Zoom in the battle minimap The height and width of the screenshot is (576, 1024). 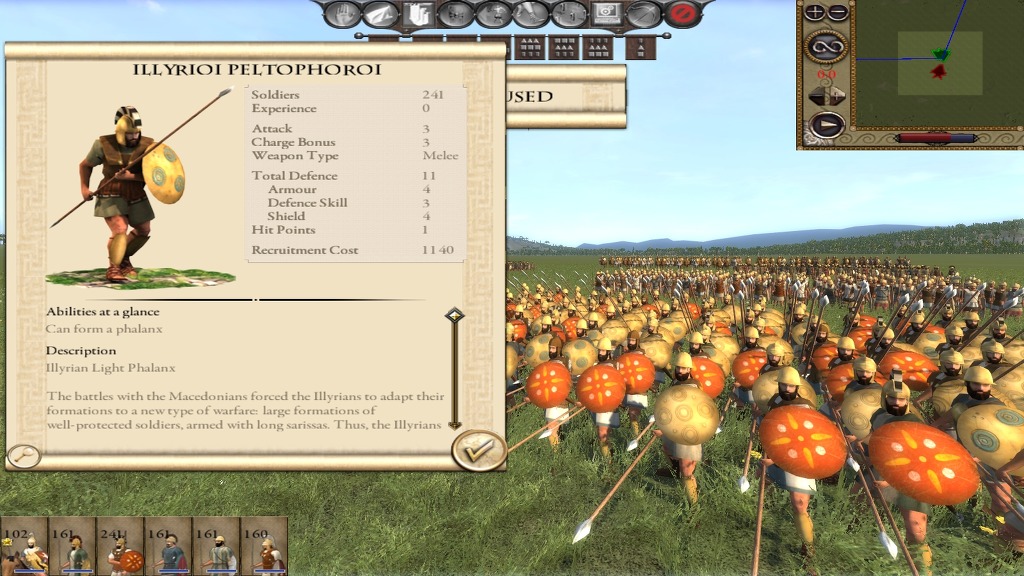[815, 13]
